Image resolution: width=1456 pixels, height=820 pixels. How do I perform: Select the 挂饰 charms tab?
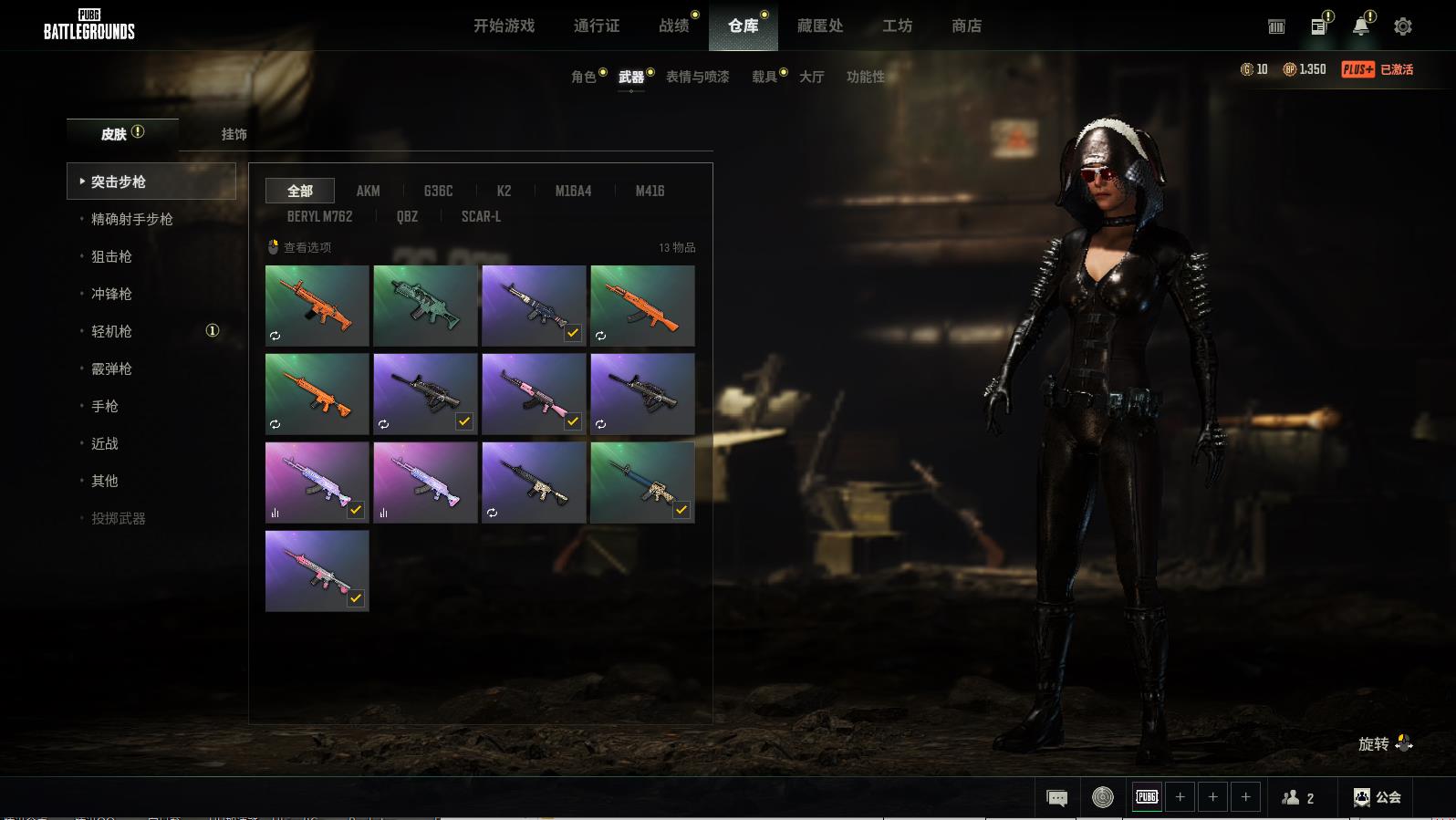[x=234, y=134]
